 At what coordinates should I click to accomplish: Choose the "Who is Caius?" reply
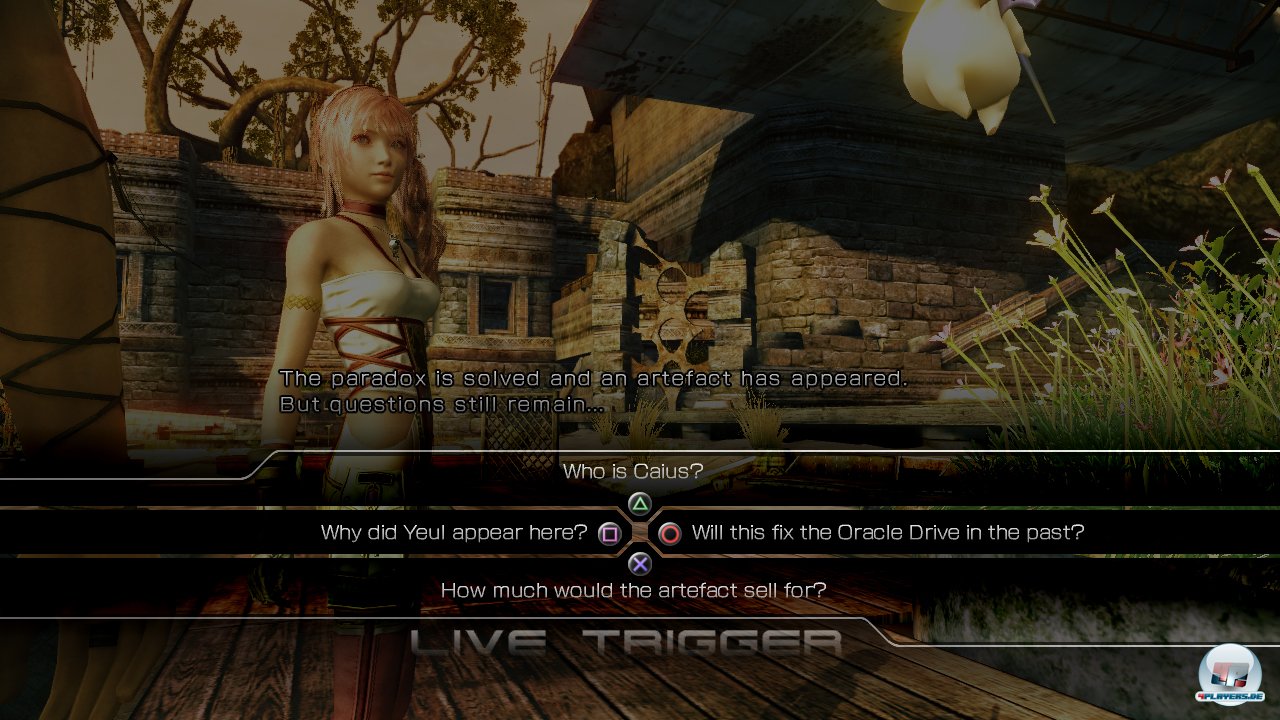[x=633, y=471]
